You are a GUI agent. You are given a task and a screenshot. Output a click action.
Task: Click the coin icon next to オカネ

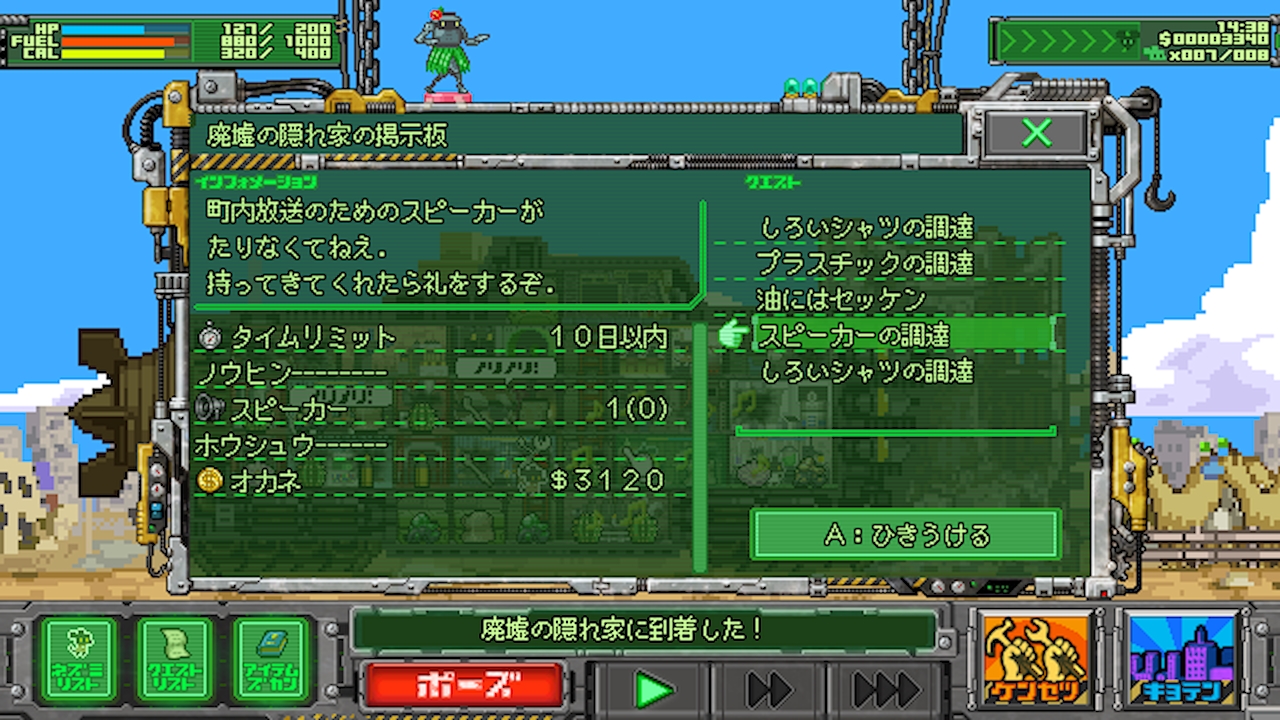coord(210,480)
